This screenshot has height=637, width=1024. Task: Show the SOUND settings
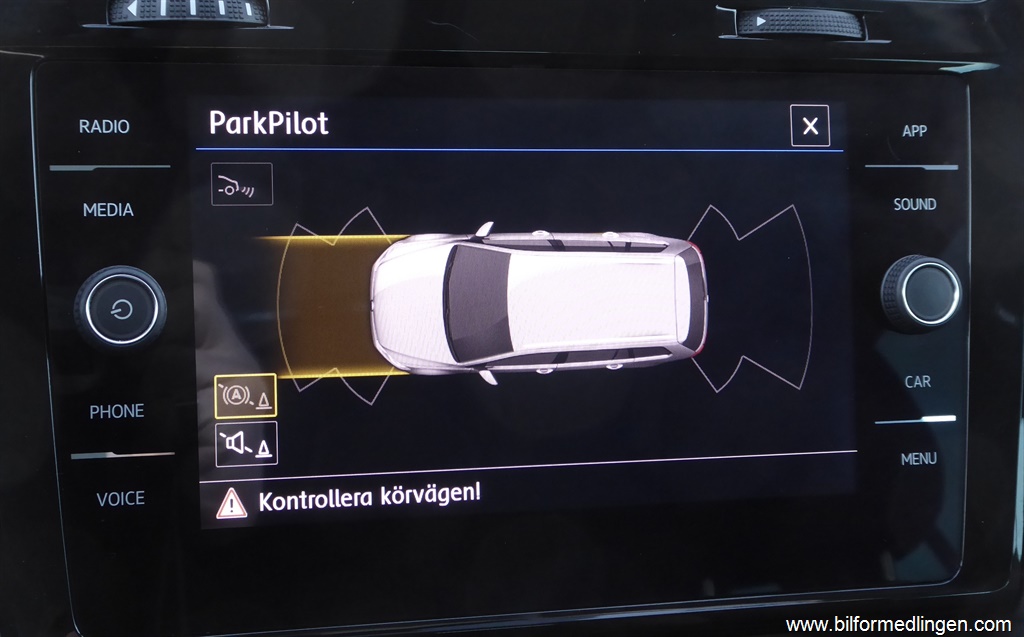click(914, 204)
